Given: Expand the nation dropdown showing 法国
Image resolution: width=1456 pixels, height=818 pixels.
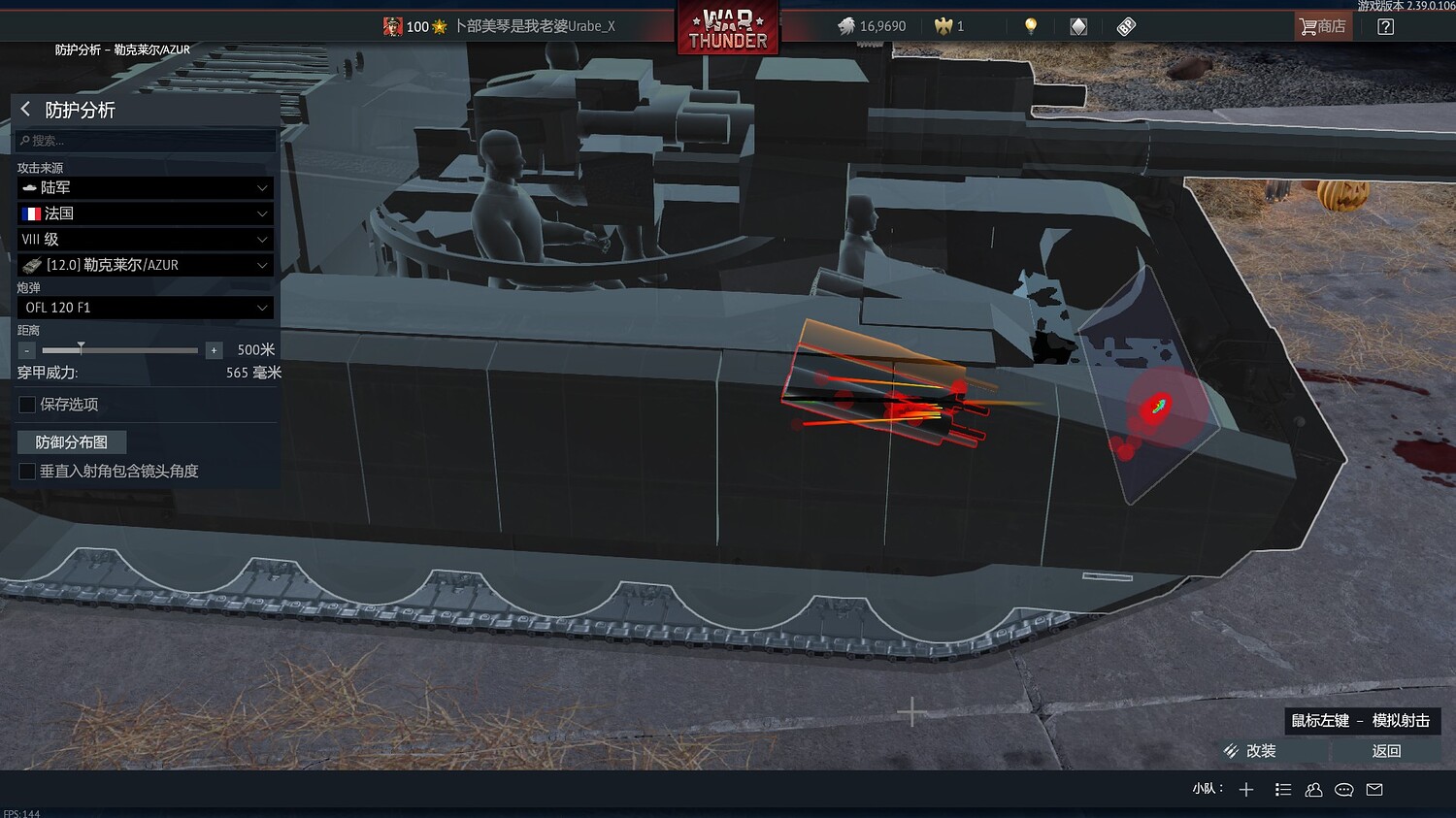Looking at the screenshot, I should 144,213.
